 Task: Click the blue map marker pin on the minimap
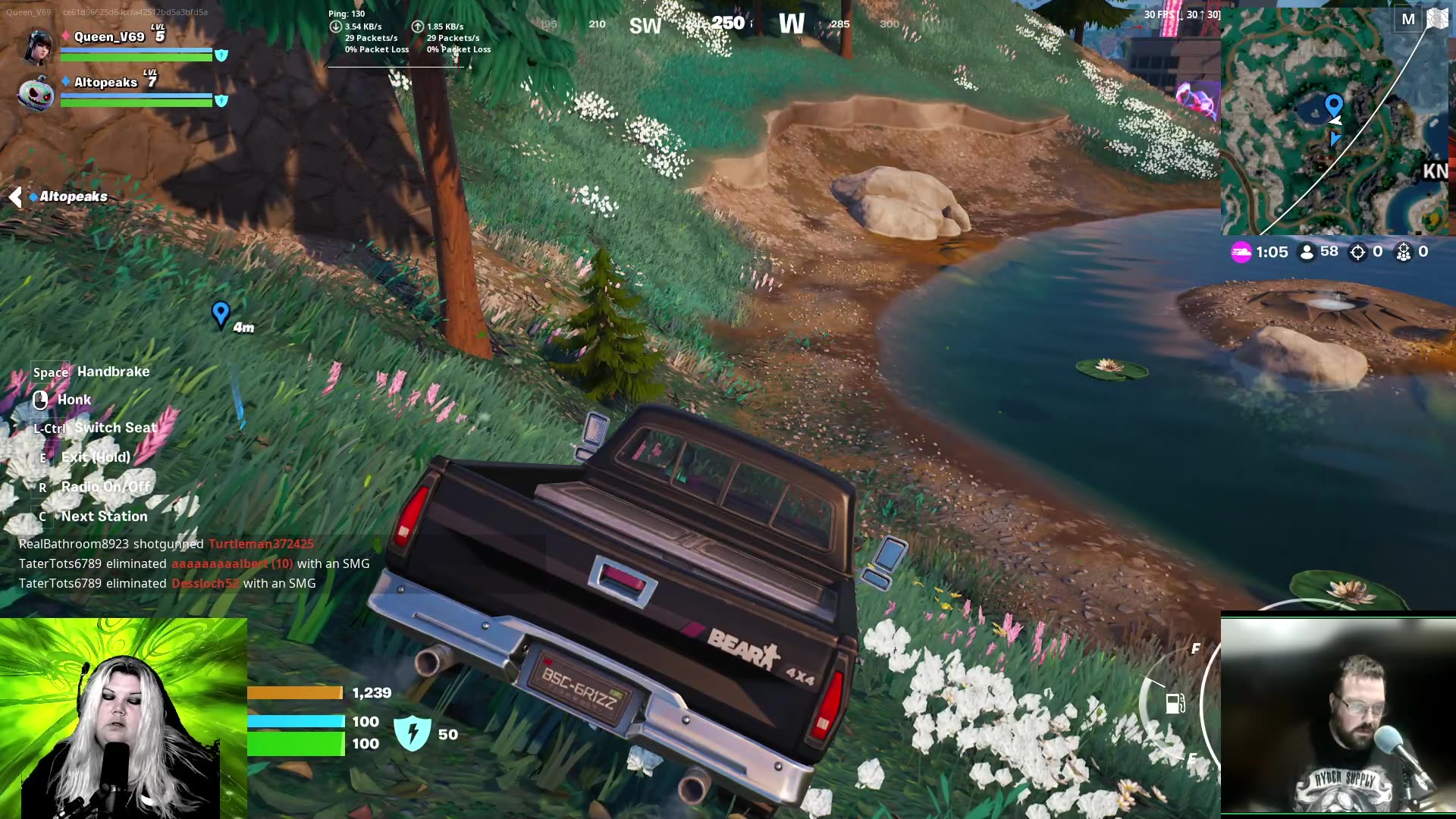(x=1333, y=105)
